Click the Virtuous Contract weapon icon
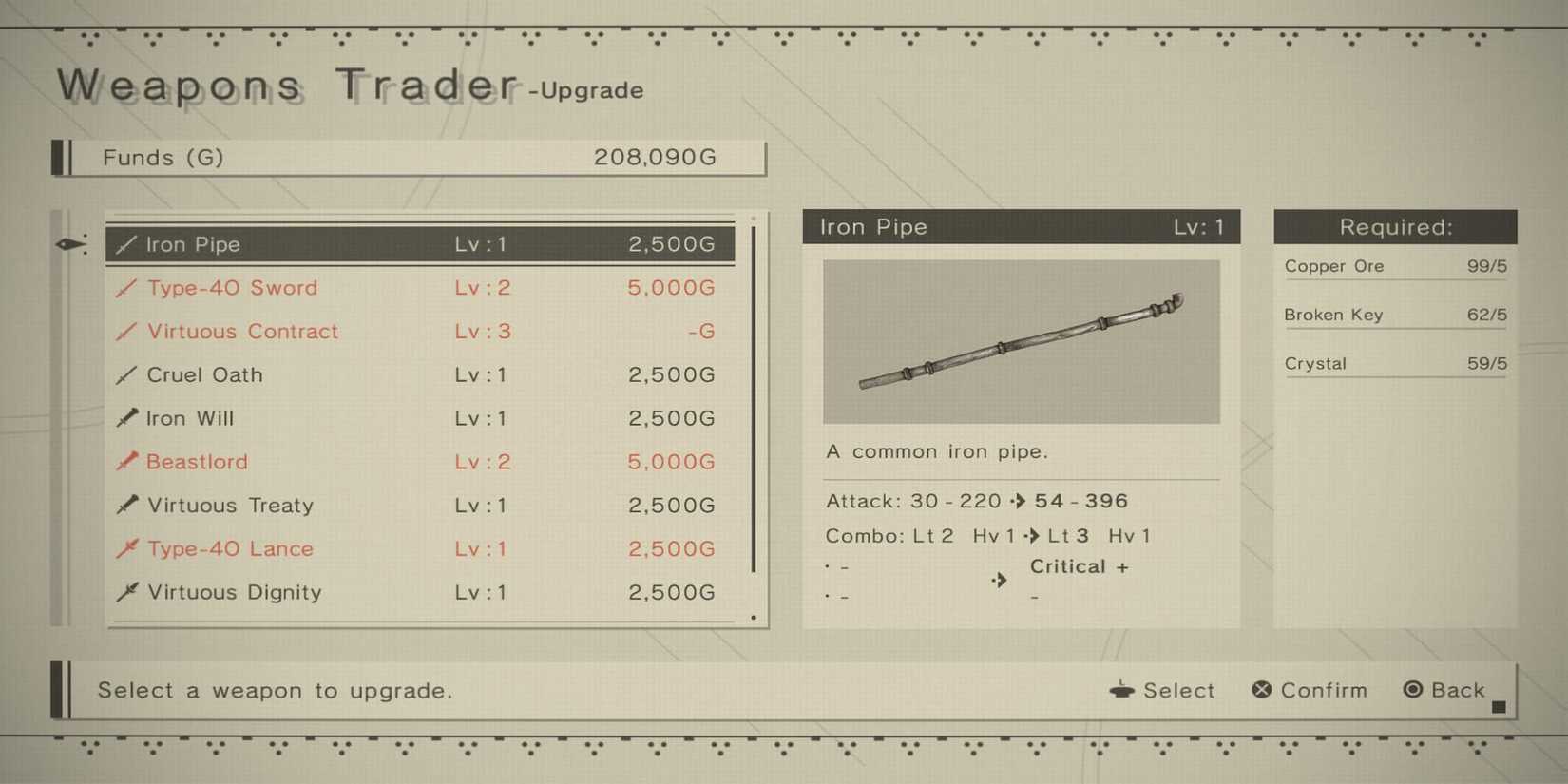 pos(125,331)
